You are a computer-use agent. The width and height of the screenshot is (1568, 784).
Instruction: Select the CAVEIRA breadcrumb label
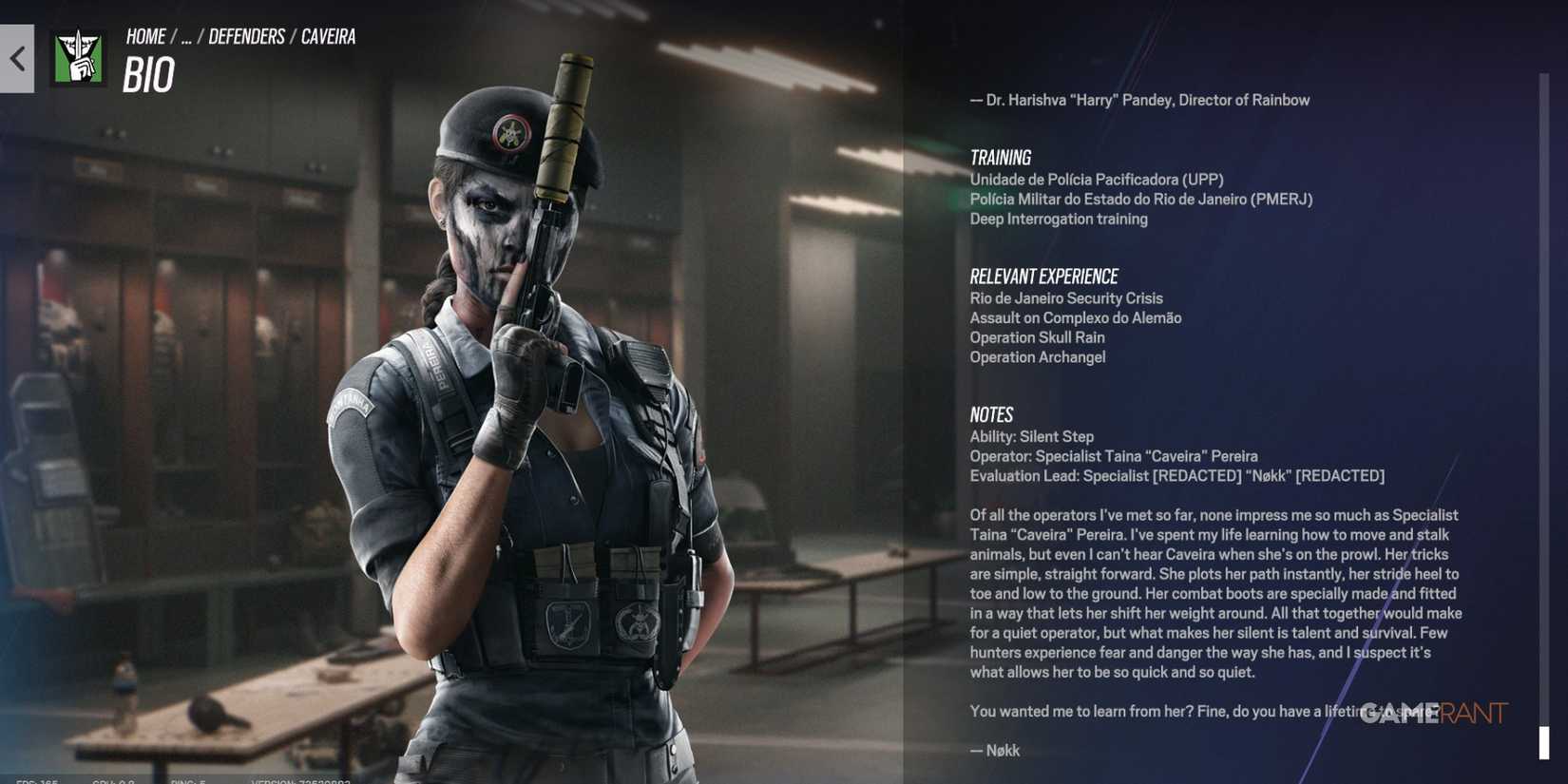328,36
